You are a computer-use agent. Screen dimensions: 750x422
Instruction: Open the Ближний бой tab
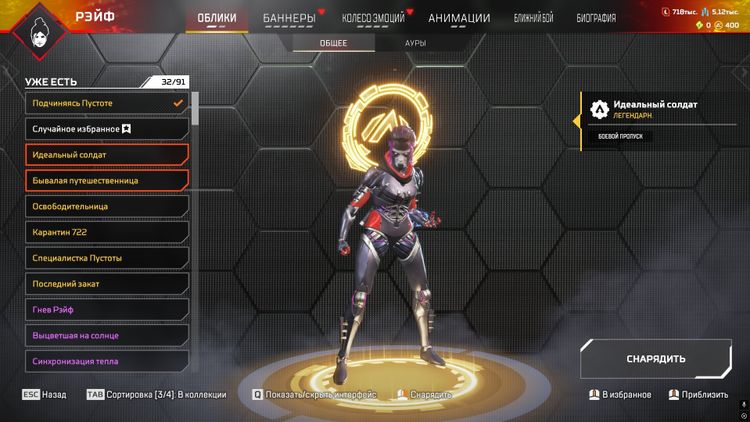click(533, 18)
